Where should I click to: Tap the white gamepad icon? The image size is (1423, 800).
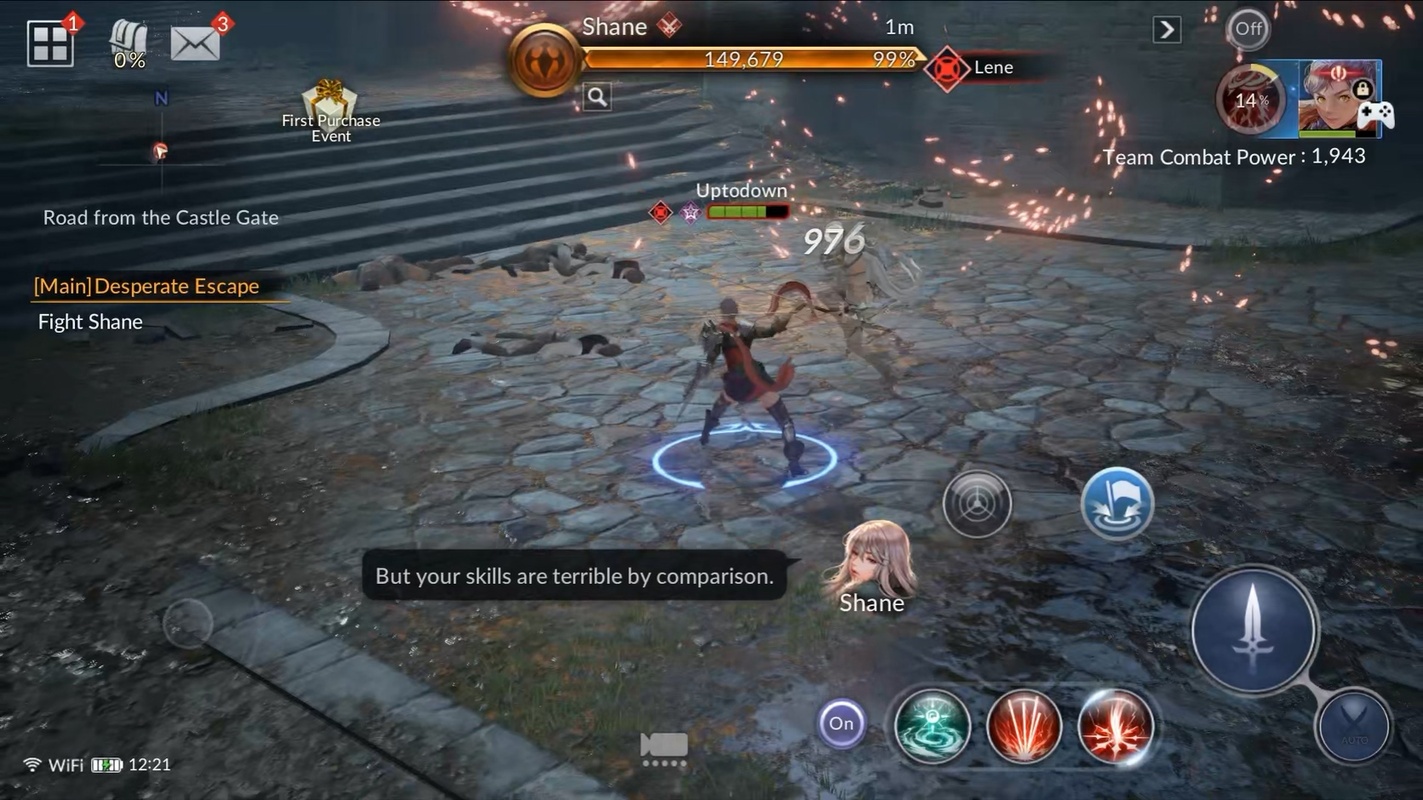coord(1376,115)
